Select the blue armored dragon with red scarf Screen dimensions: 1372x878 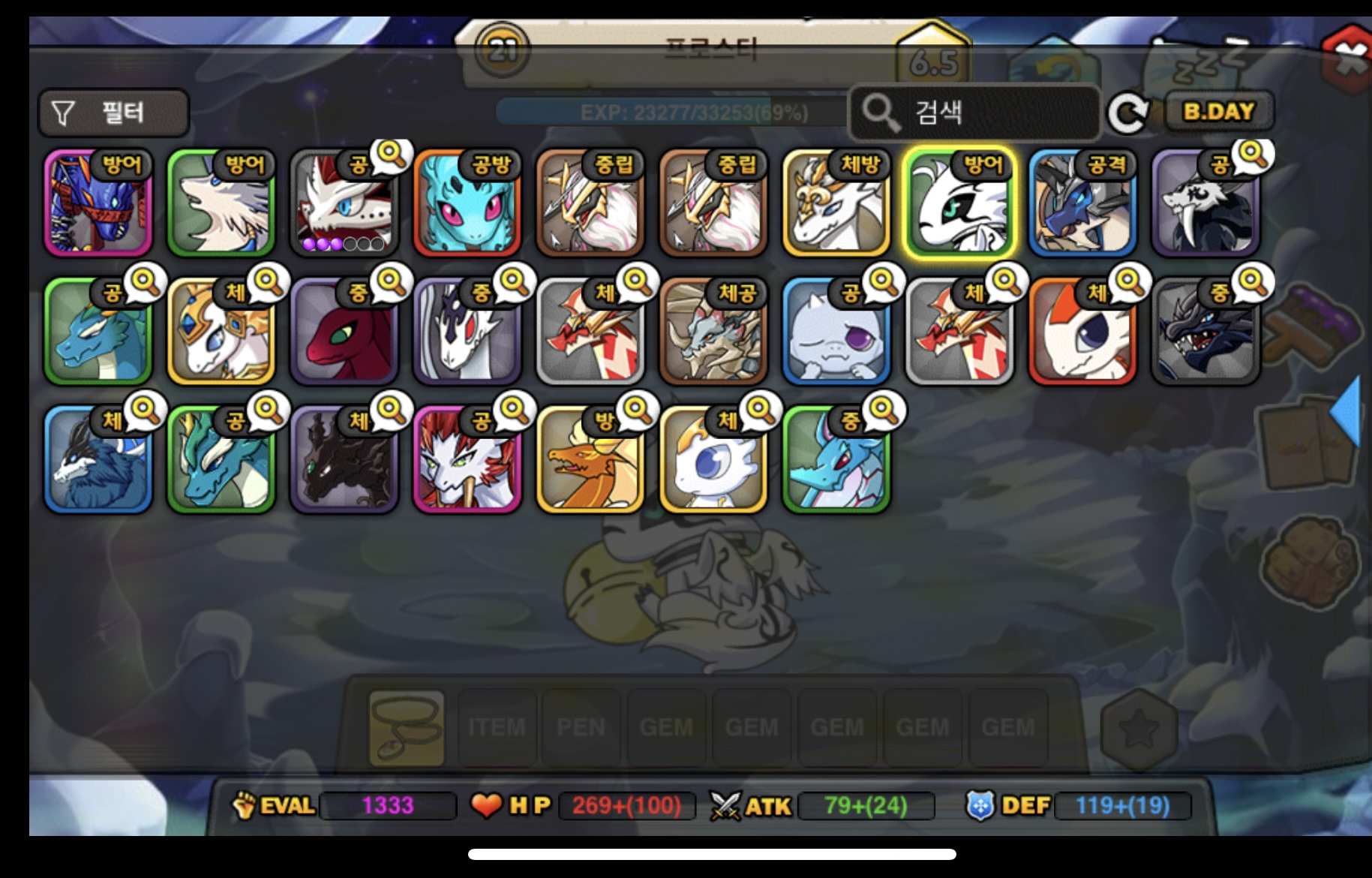(x=98, y=203)
